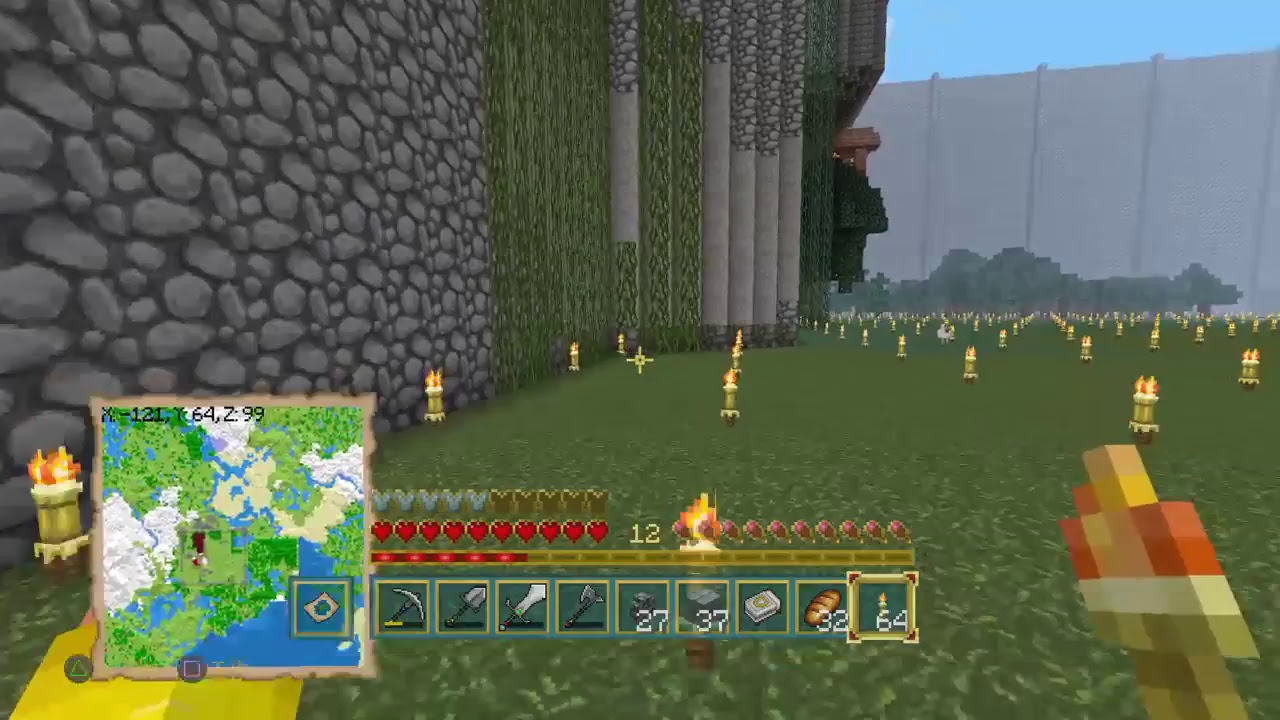Click the square button prompt at the bottom
Image resolution: width=1280 pixels, height=720 pixels.
click(191, 670)
